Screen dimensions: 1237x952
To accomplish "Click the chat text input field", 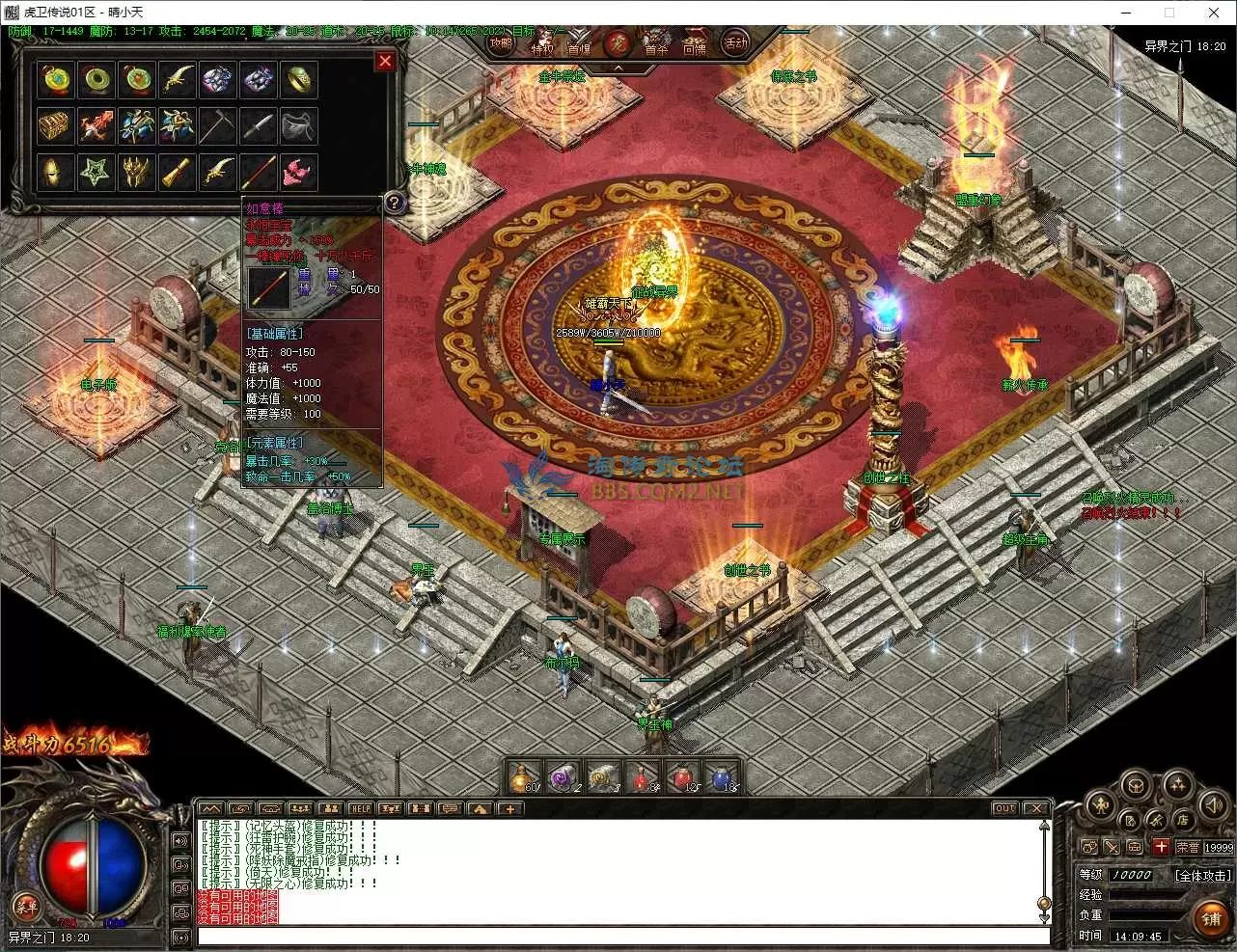I will tap(618, 936).
